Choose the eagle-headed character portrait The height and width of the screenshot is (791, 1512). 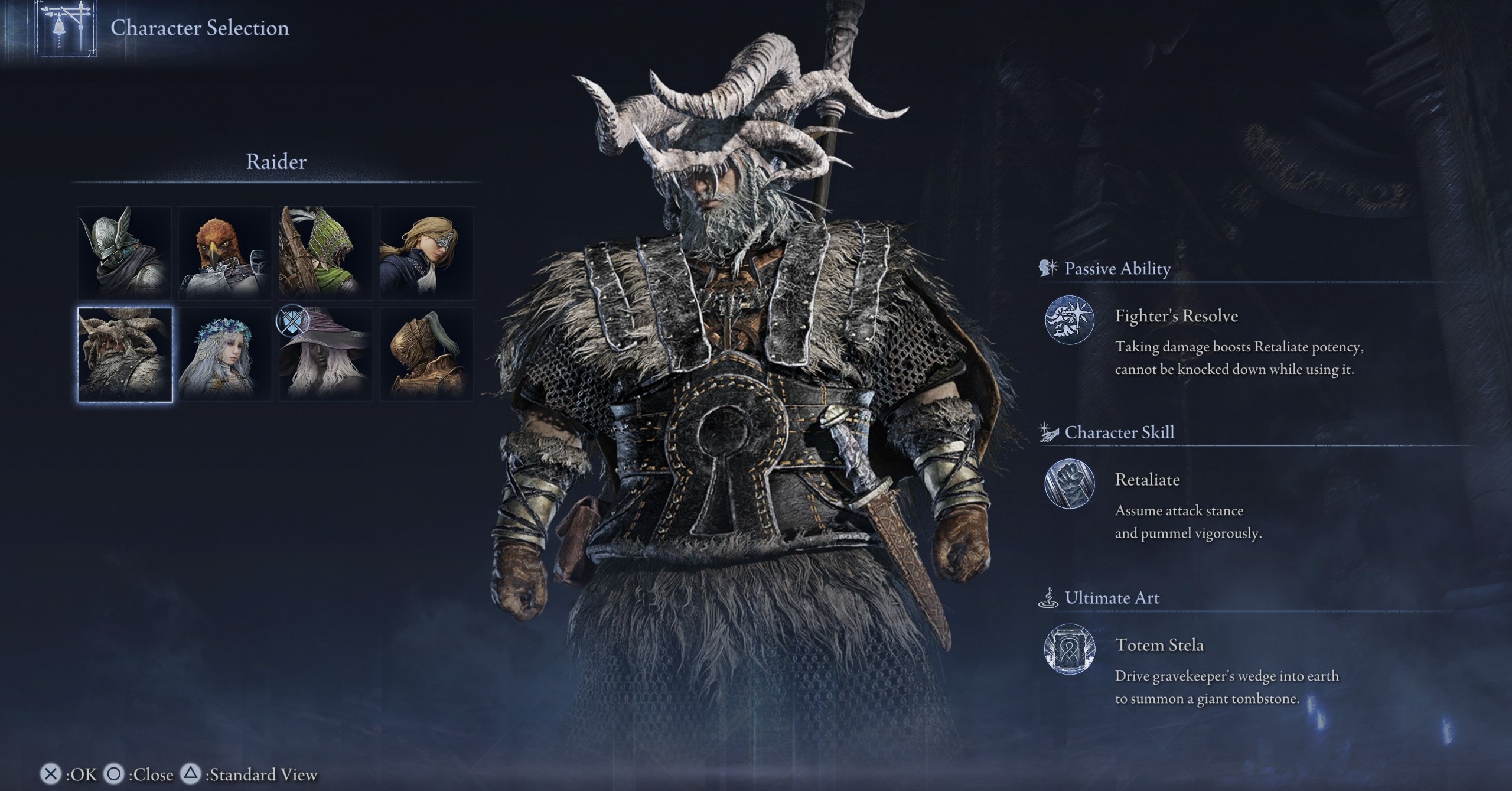[x=225, y=253]
